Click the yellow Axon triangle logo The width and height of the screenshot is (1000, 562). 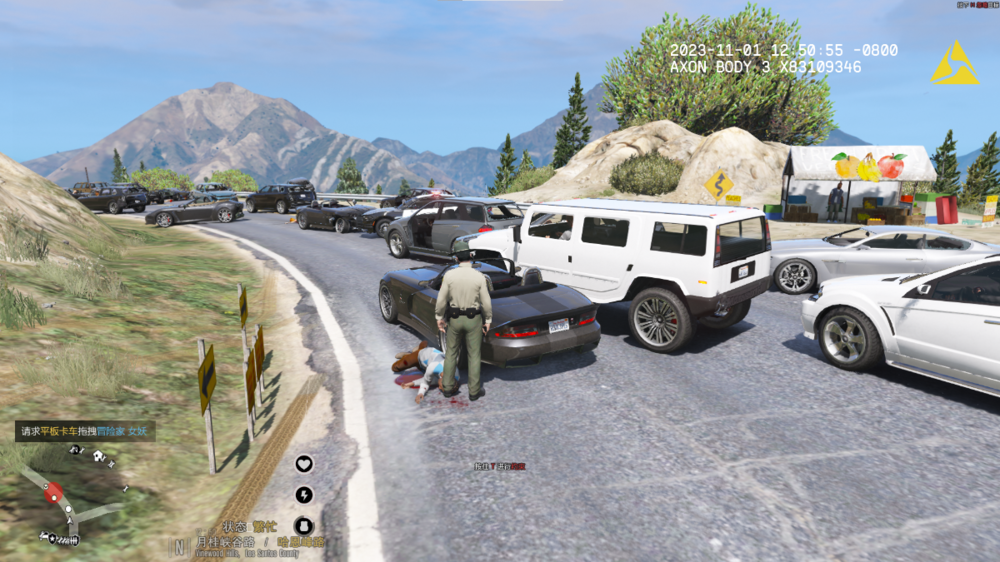click(954, 63)
